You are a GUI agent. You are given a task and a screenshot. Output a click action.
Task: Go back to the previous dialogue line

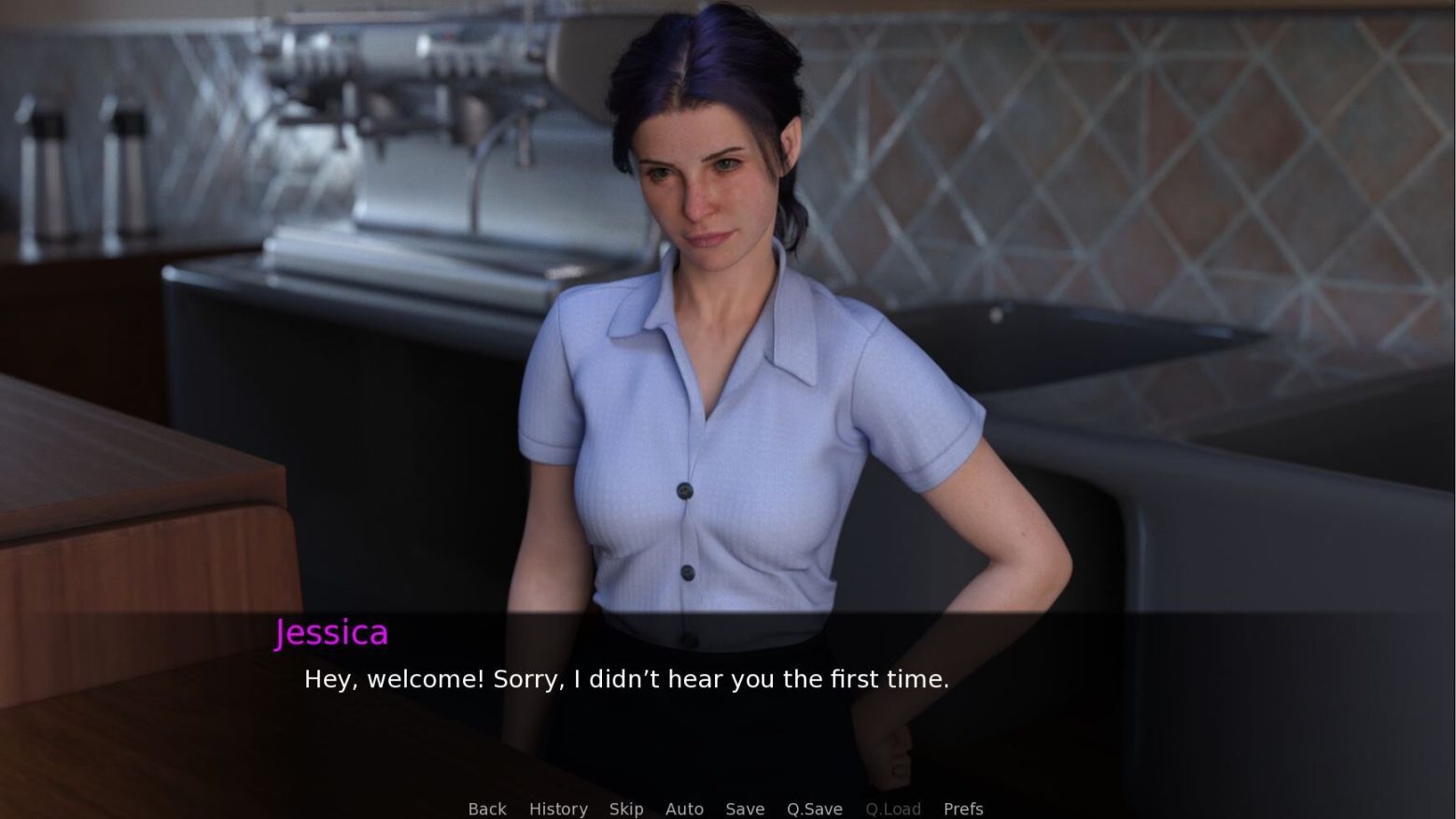click(x=487, y=809)
